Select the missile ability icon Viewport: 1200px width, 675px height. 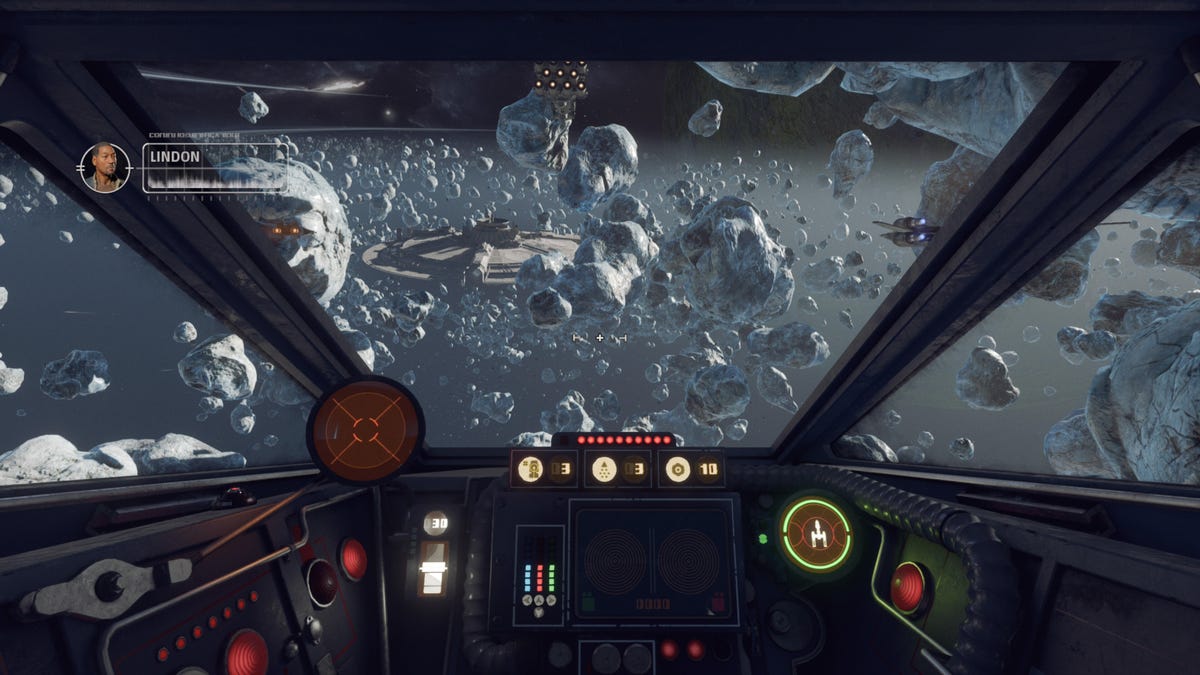click(x=604, y=468)
